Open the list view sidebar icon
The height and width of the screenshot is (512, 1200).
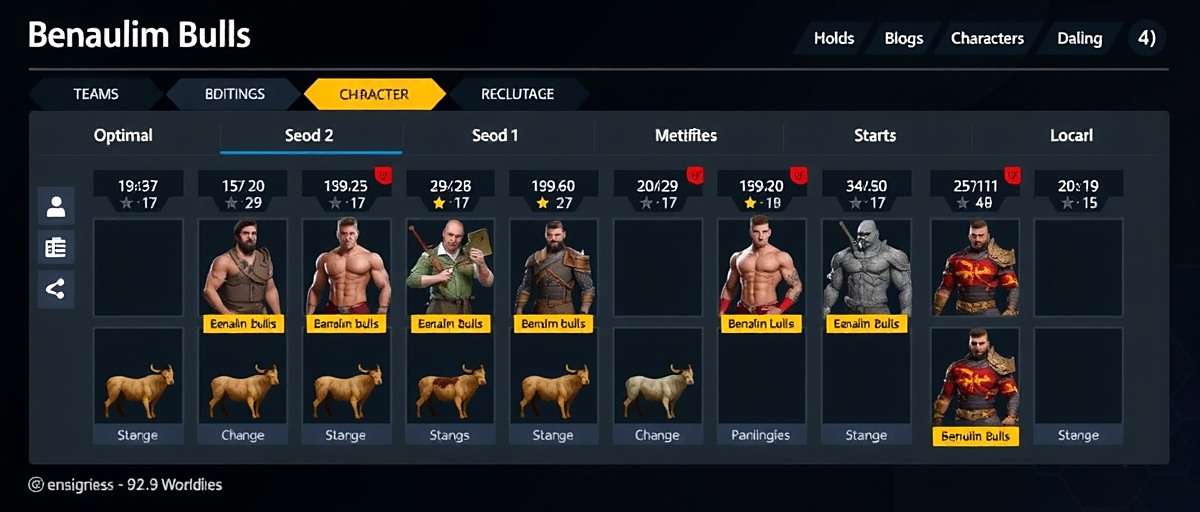coord(56,248)
